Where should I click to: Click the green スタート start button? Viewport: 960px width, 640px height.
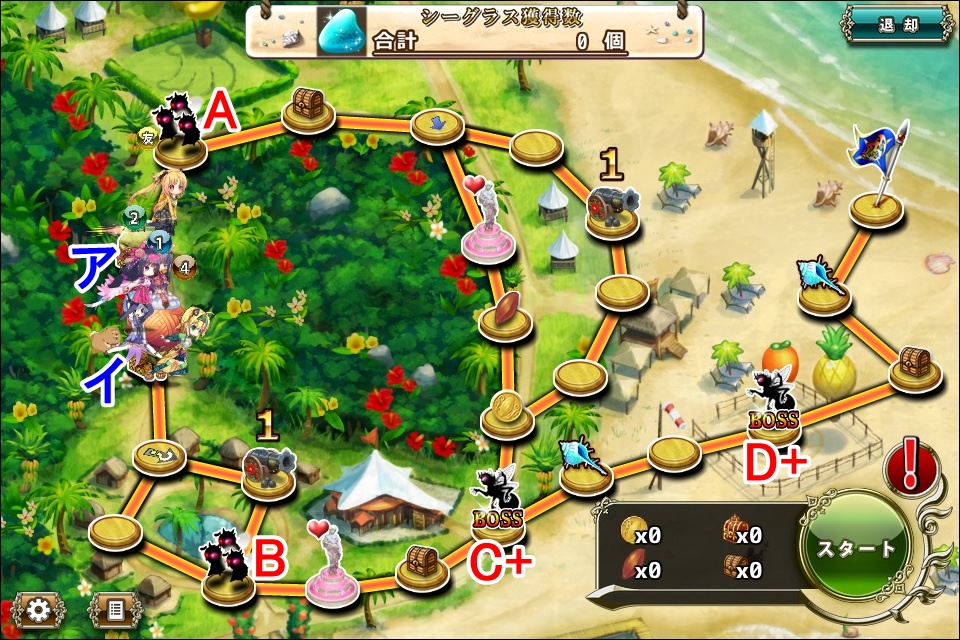(856, 549)
